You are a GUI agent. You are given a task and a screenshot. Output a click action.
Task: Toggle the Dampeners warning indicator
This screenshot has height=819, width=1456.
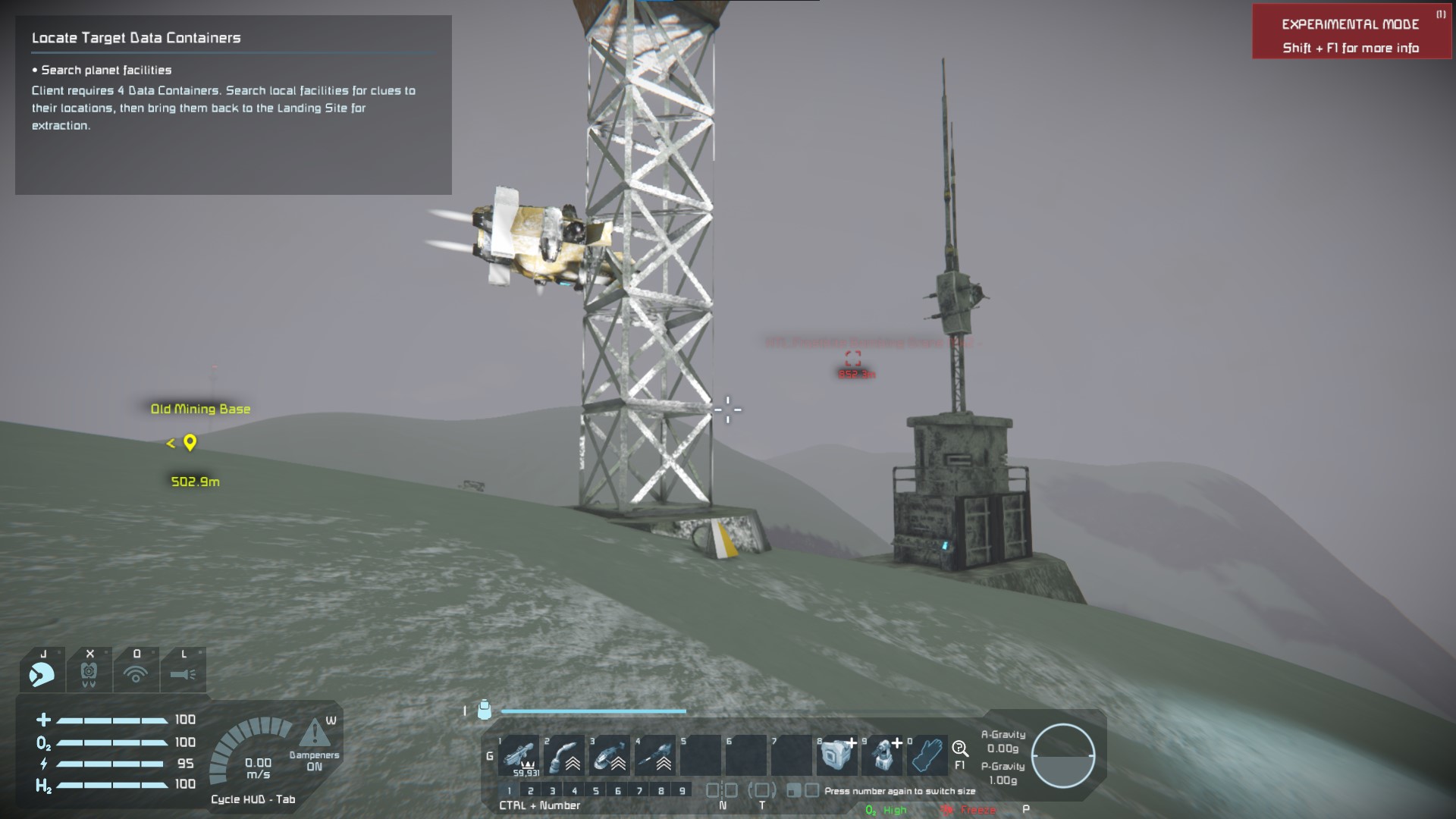coord(314,734)
